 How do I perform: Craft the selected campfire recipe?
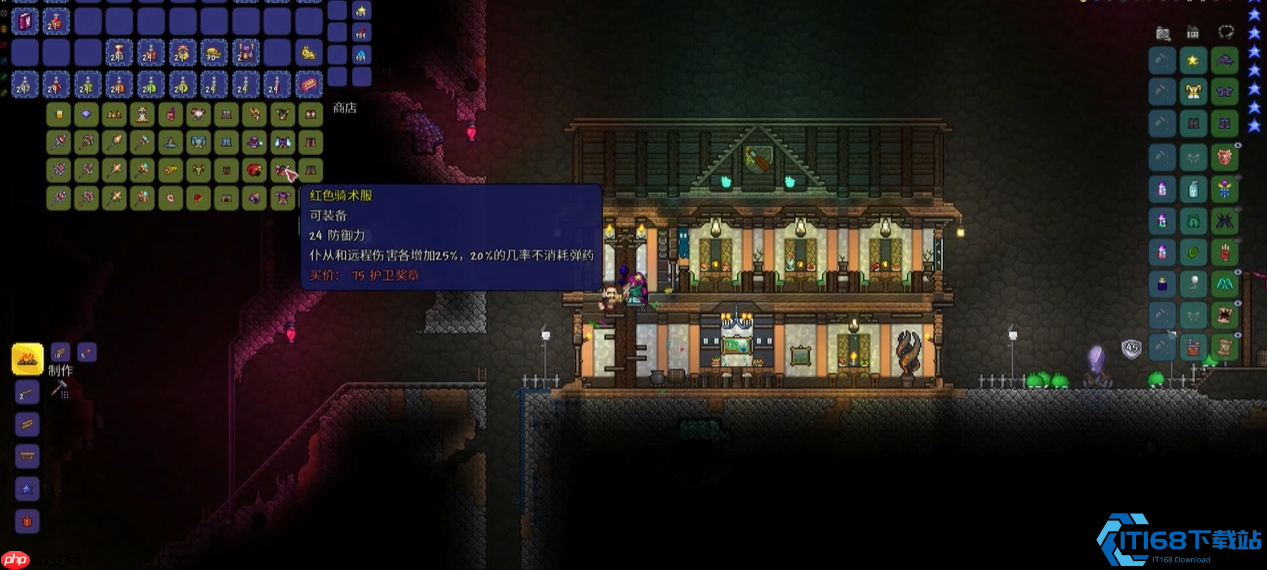[27, 358]
